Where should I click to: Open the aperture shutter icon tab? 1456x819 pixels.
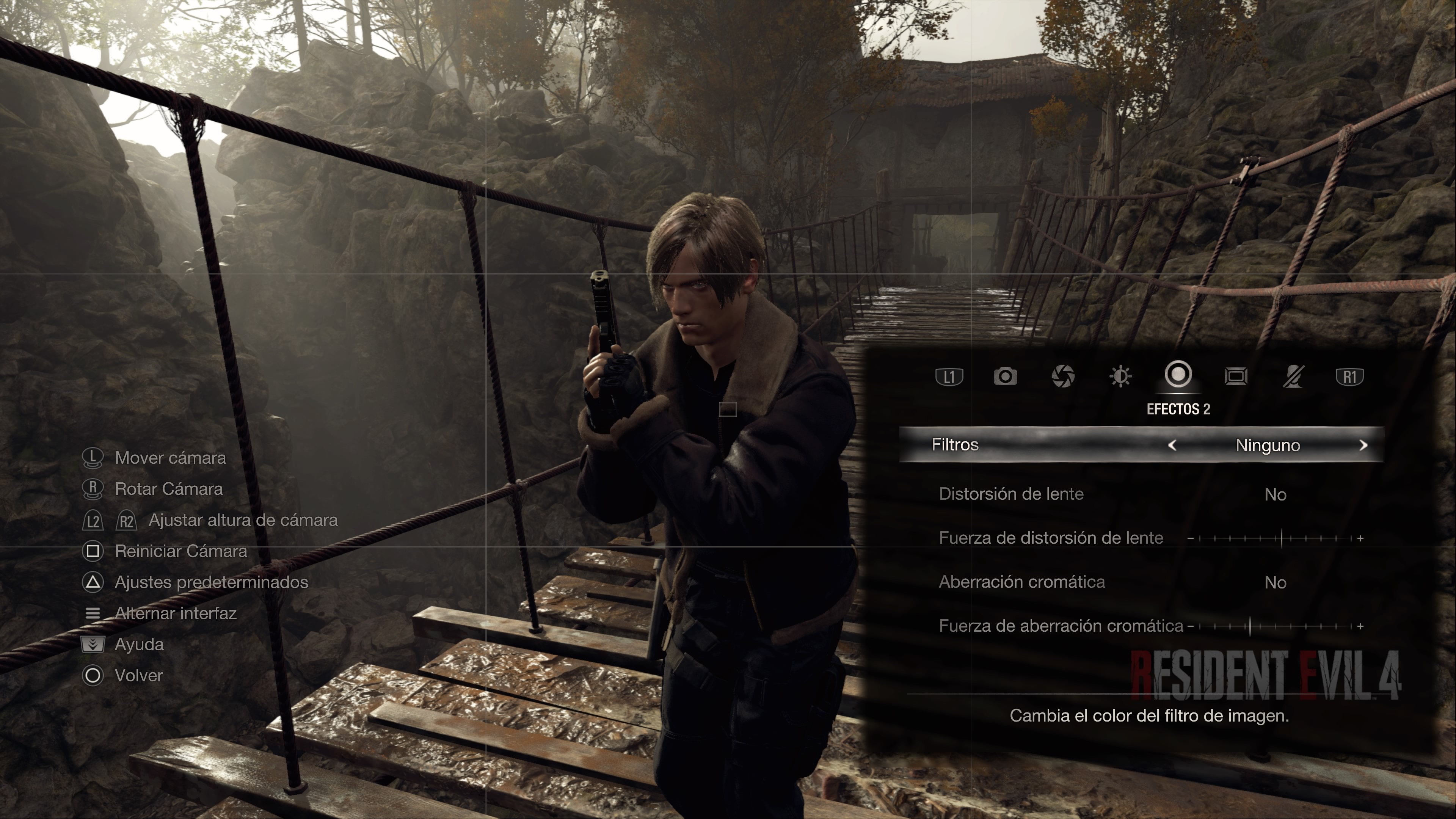point(1062,377)
